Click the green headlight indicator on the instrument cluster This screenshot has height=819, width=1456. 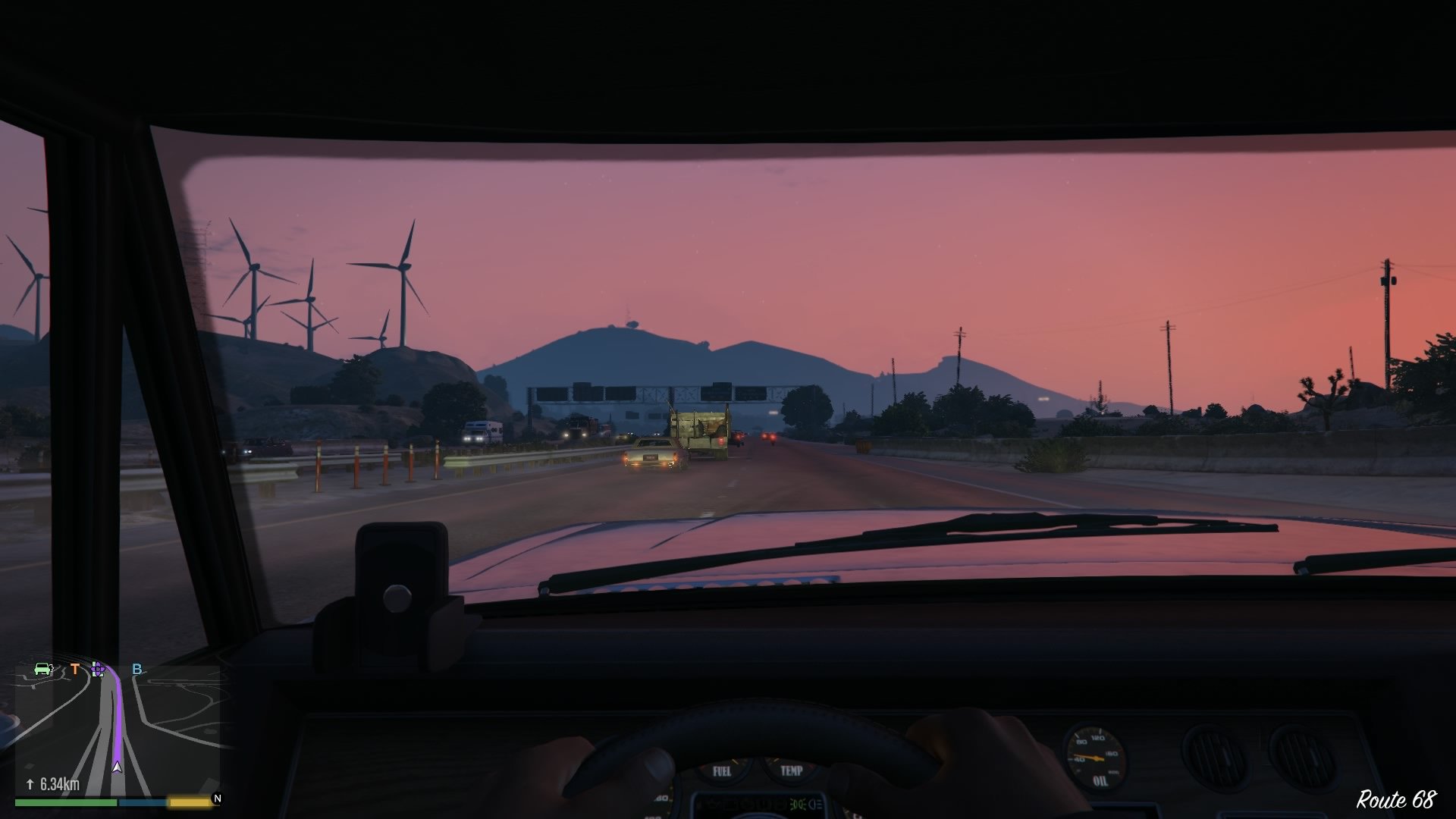coord(799,805)
